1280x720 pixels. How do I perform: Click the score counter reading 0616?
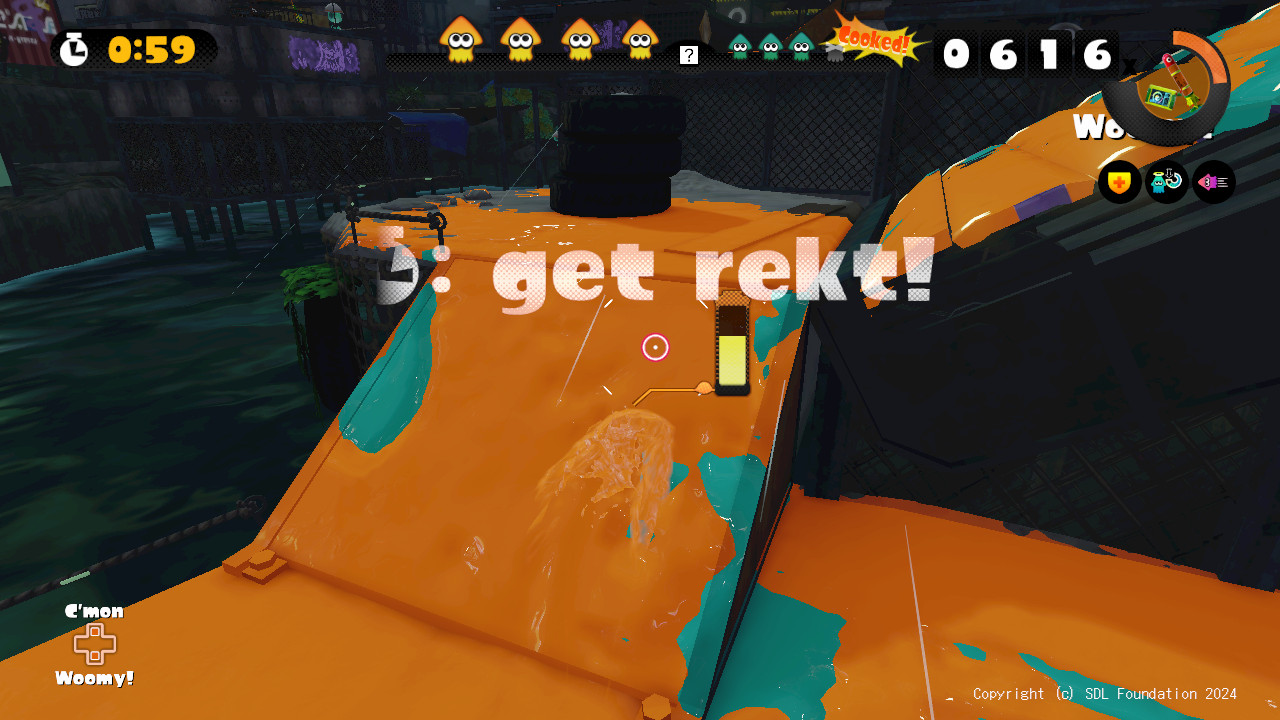click(x=1027, y=57)
